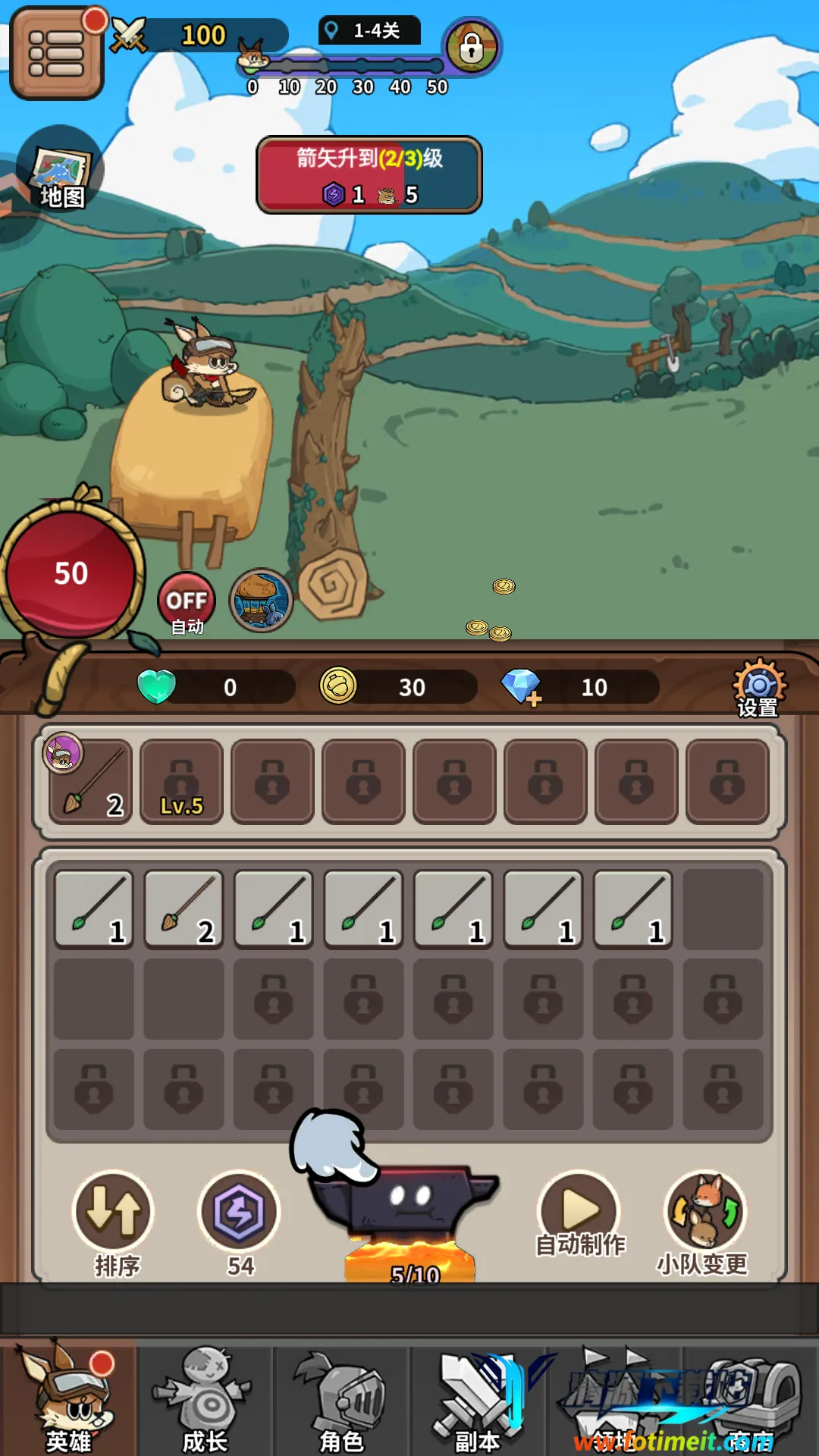
Task: Open the arrow upgrade quest banner
Action: (369, 175)
